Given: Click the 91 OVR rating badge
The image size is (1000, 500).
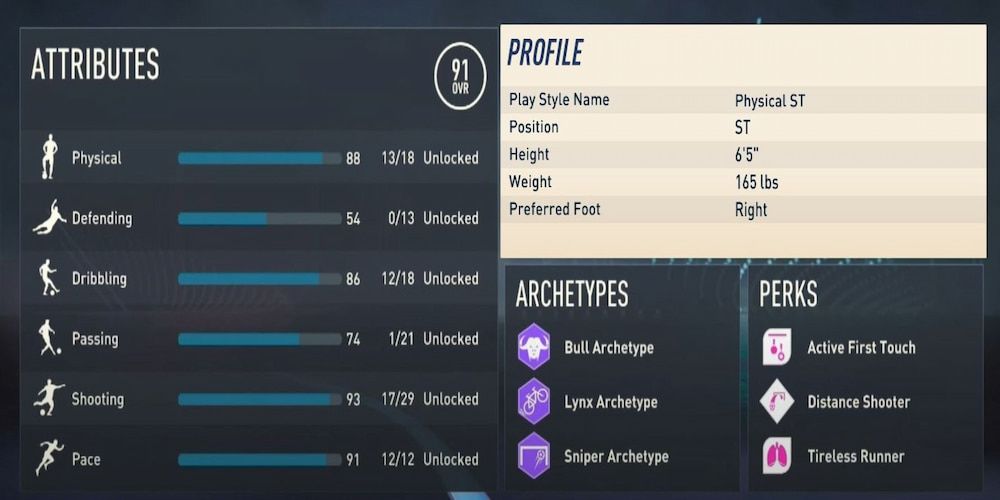Looking at the screenshot, I should (x=460, y=77).
